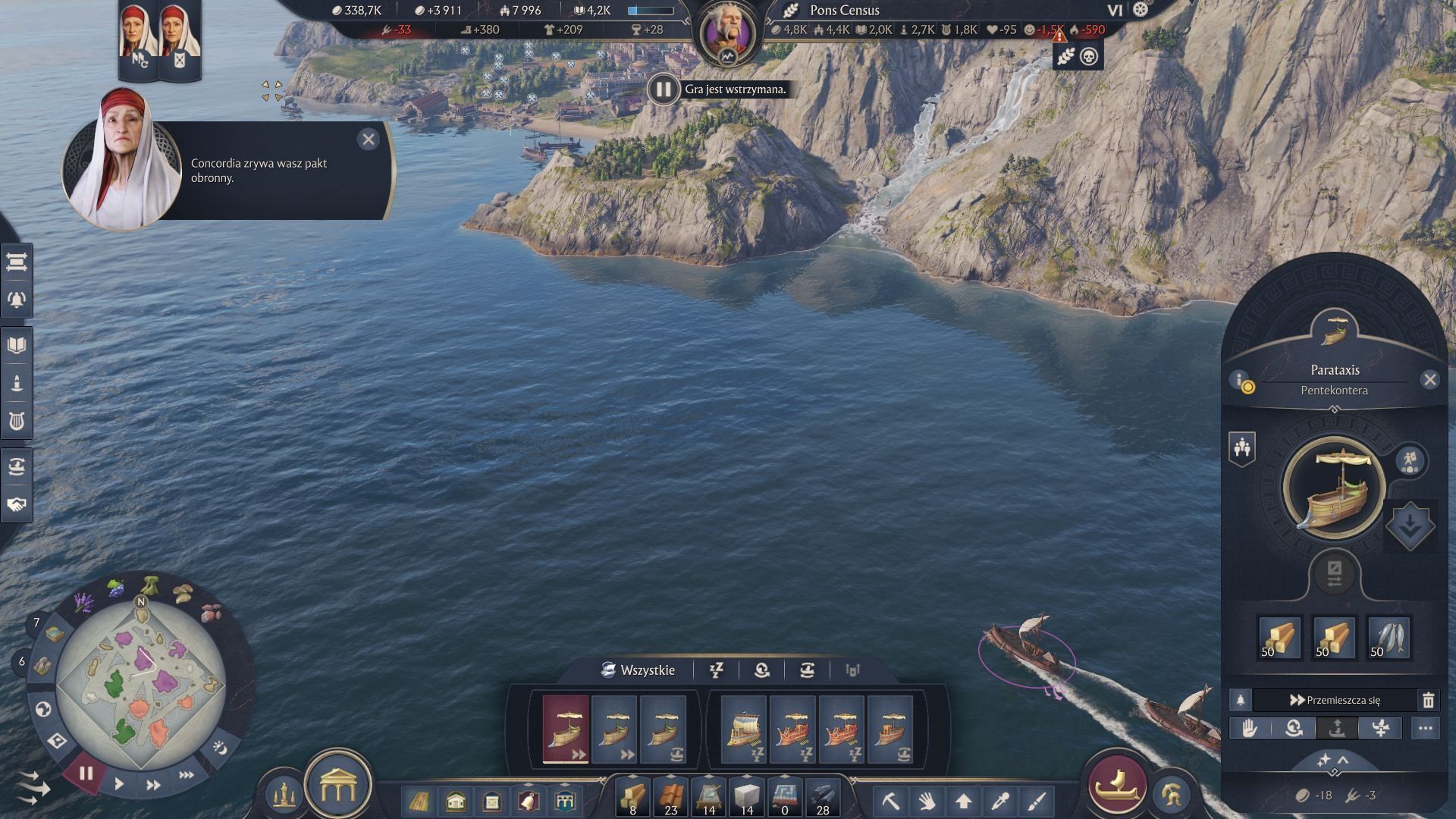
Task: Select the pipette copy tool
Action: pyautogui.click(x=1000, y=801)
